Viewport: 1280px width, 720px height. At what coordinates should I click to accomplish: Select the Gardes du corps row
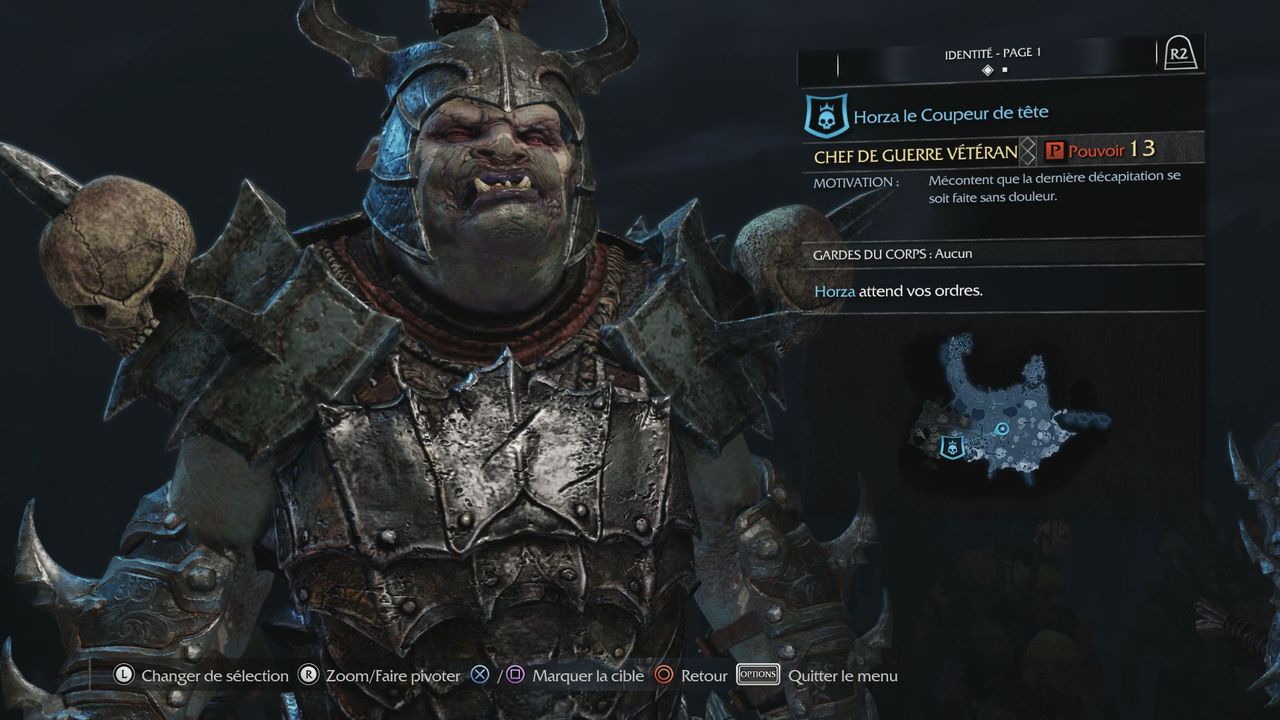pyautogui.click(x=1000, y=253)
